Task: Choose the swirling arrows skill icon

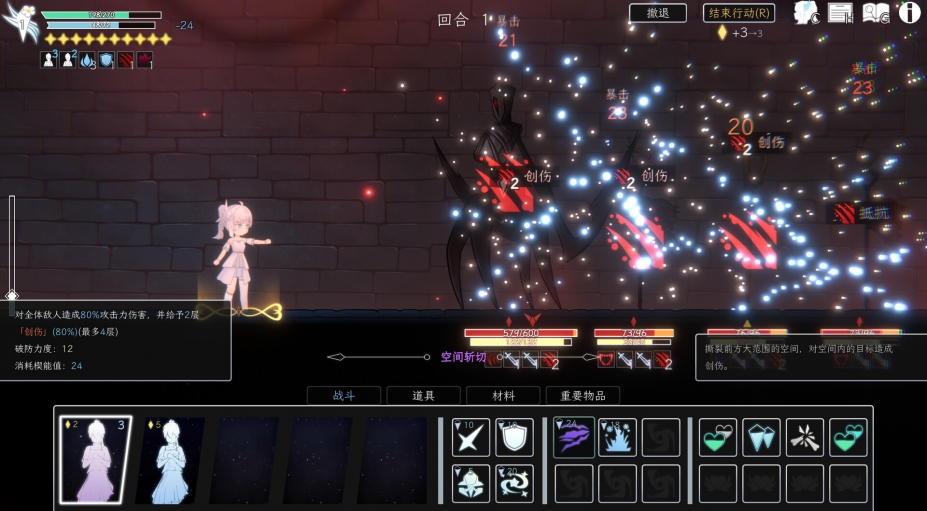Action: [514, 484]
